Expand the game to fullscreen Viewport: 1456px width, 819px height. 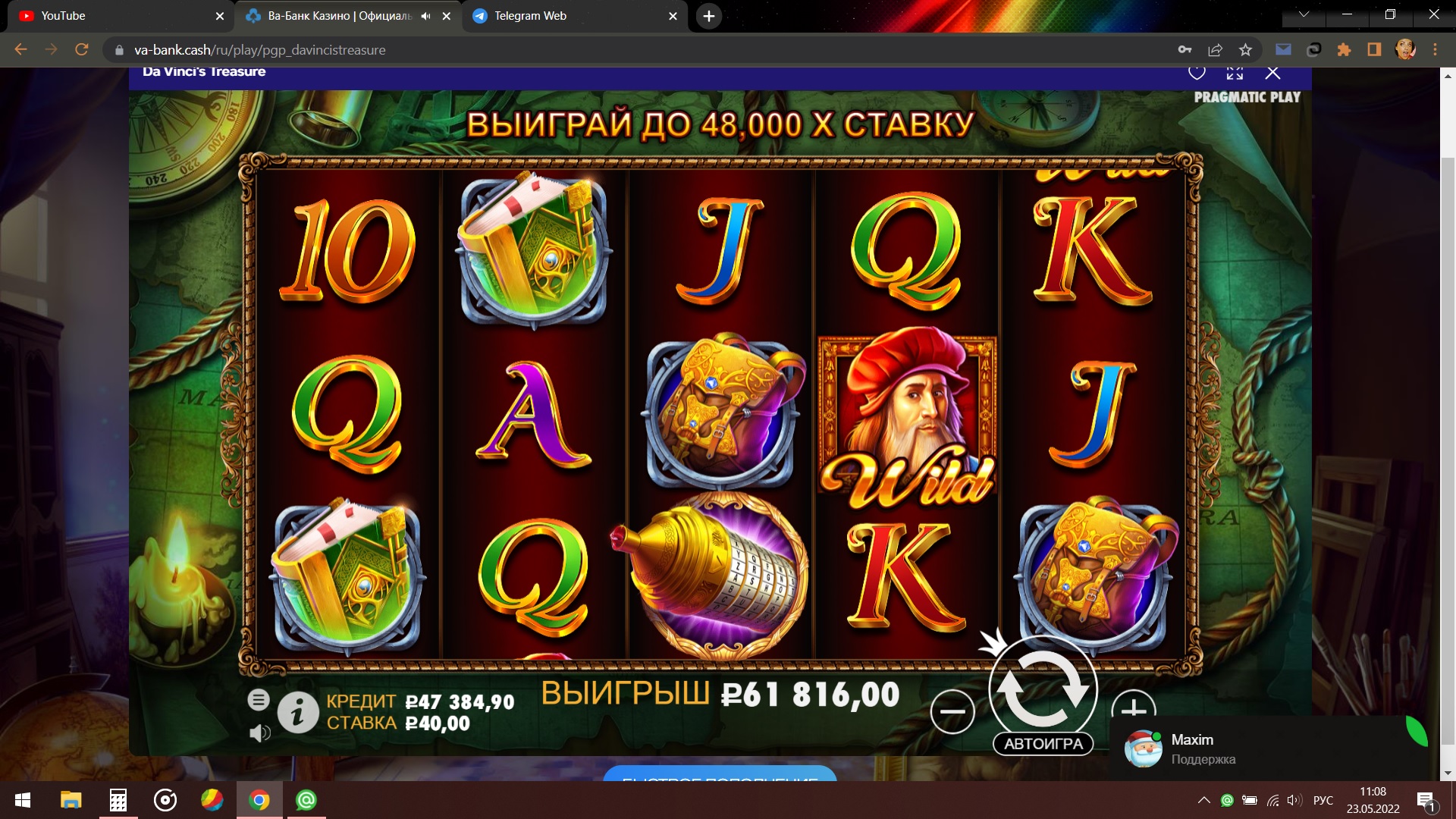[x=1235, y=73]
